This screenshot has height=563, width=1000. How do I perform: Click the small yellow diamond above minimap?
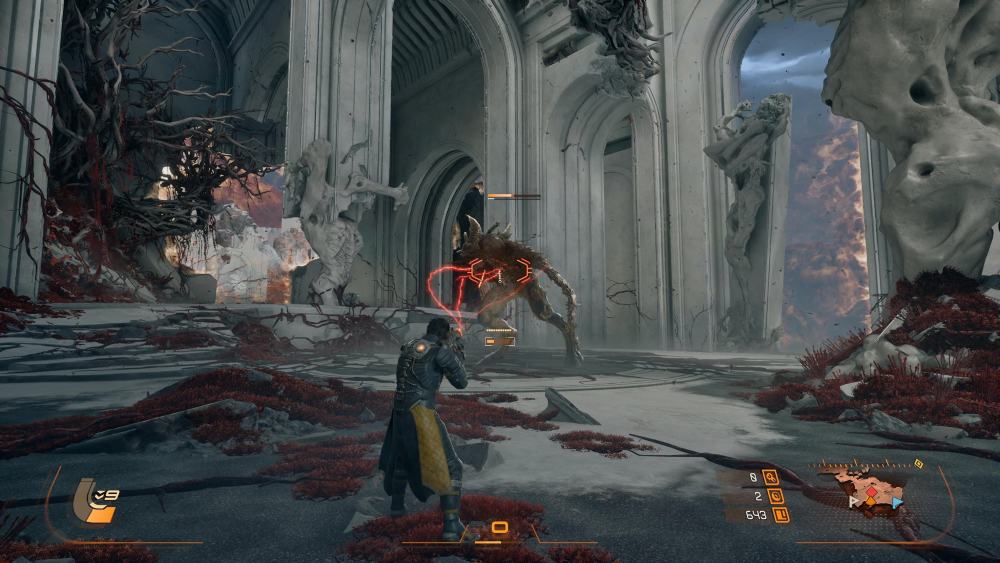click(x=918, y=464)
